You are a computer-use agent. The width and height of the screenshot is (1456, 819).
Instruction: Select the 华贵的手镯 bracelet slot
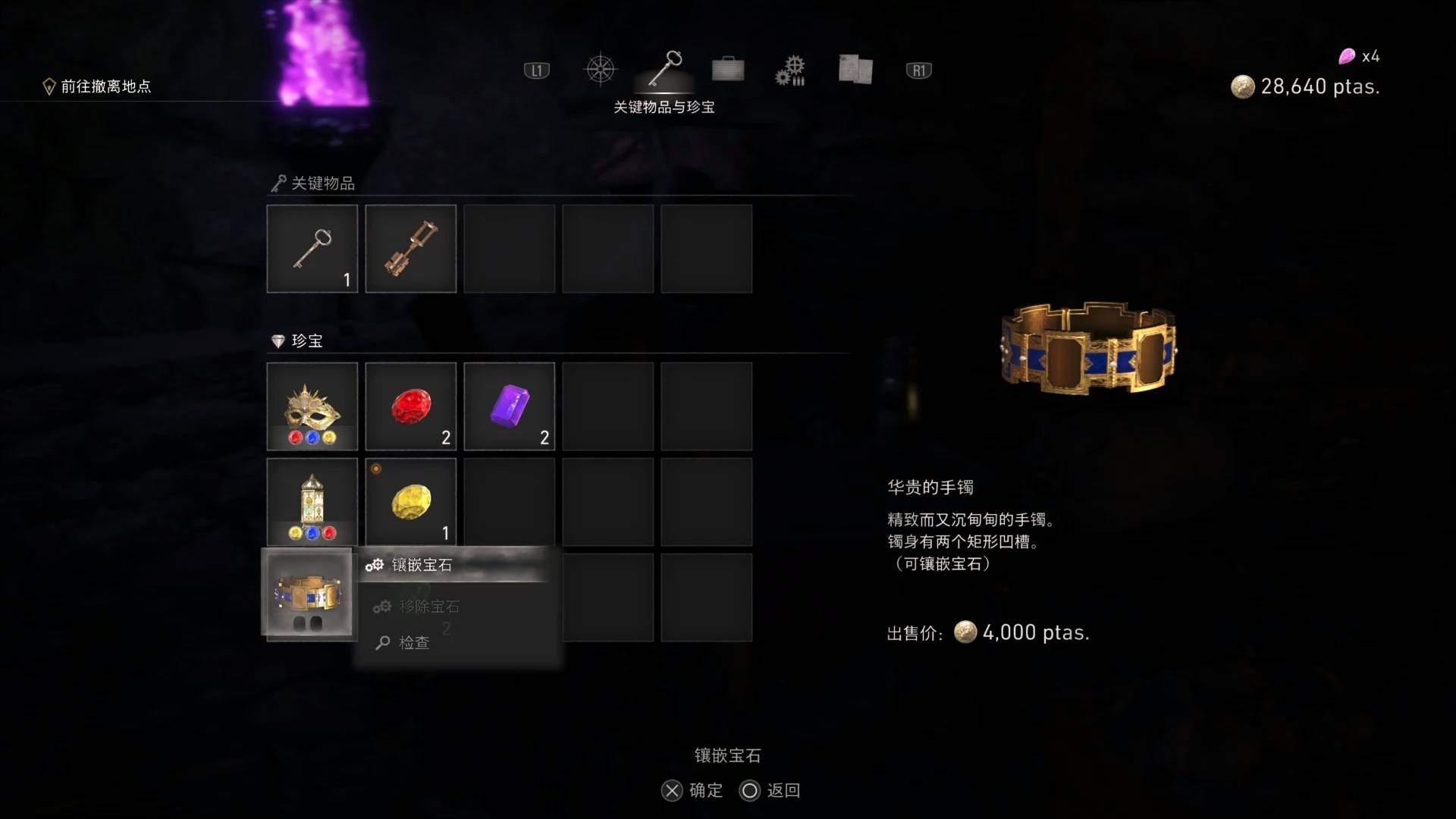tap(309, 593)
